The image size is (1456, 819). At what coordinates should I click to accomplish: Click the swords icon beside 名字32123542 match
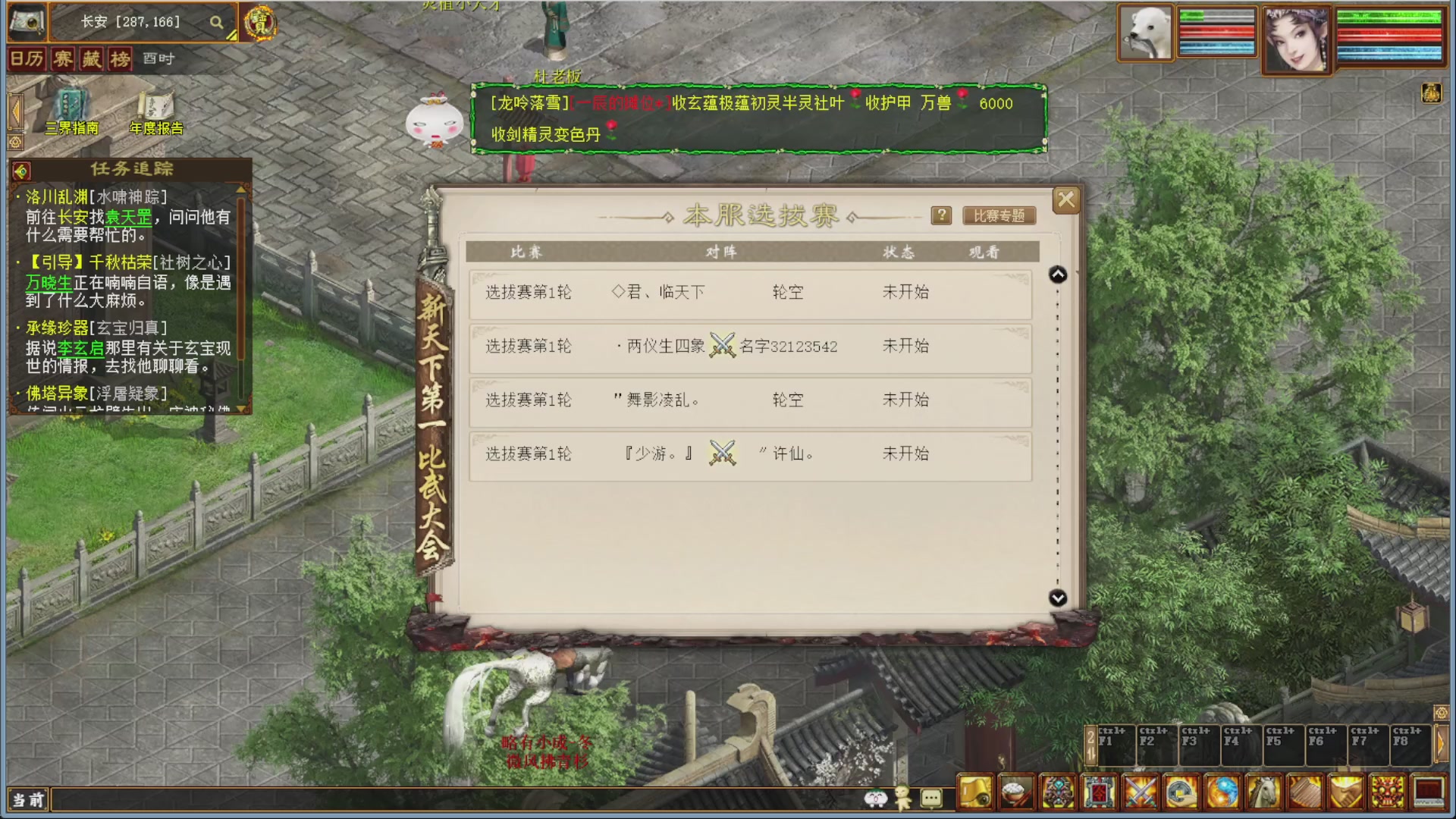pos(724,346)
